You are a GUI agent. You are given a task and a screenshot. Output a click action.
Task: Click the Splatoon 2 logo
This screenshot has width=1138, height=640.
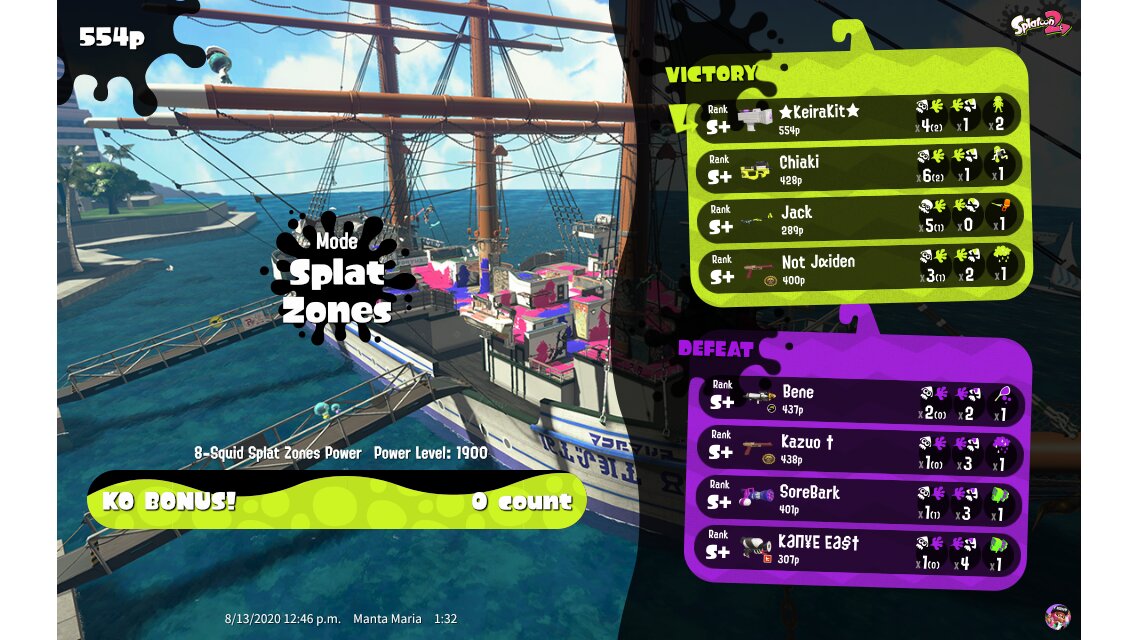pos(1040,23)
